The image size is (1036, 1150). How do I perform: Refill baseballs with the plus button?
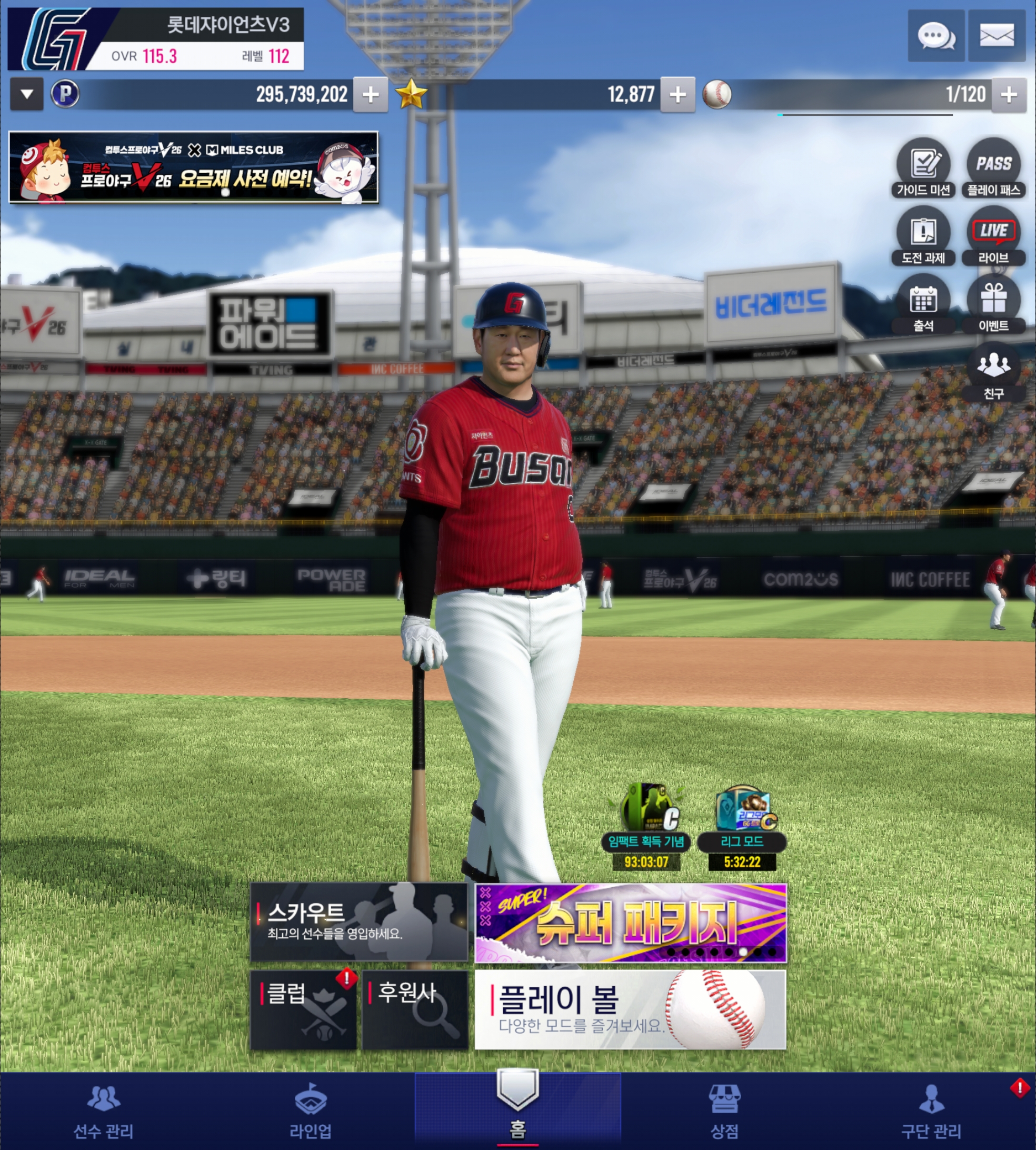coord(1009,94)
